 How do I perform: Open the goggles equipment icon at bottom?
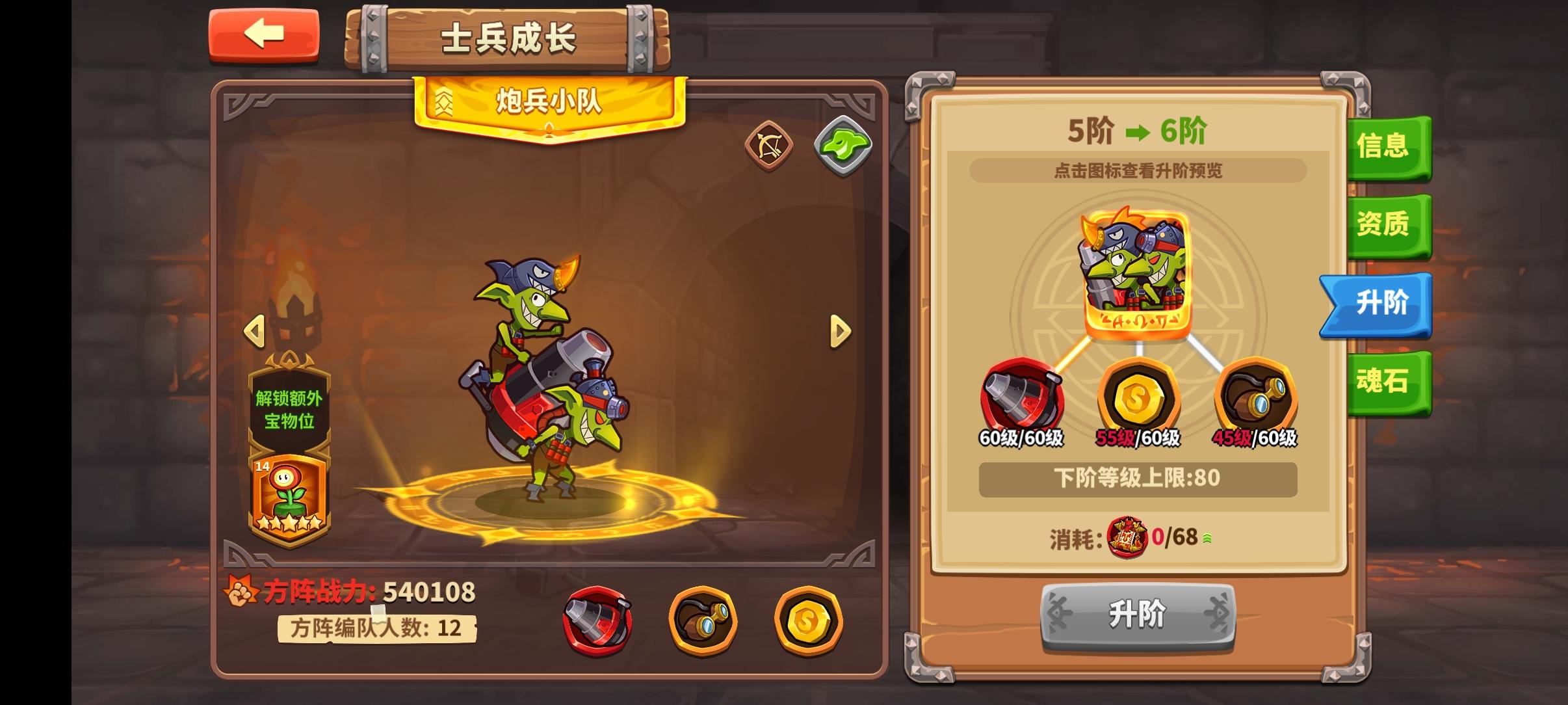(702, 621)
